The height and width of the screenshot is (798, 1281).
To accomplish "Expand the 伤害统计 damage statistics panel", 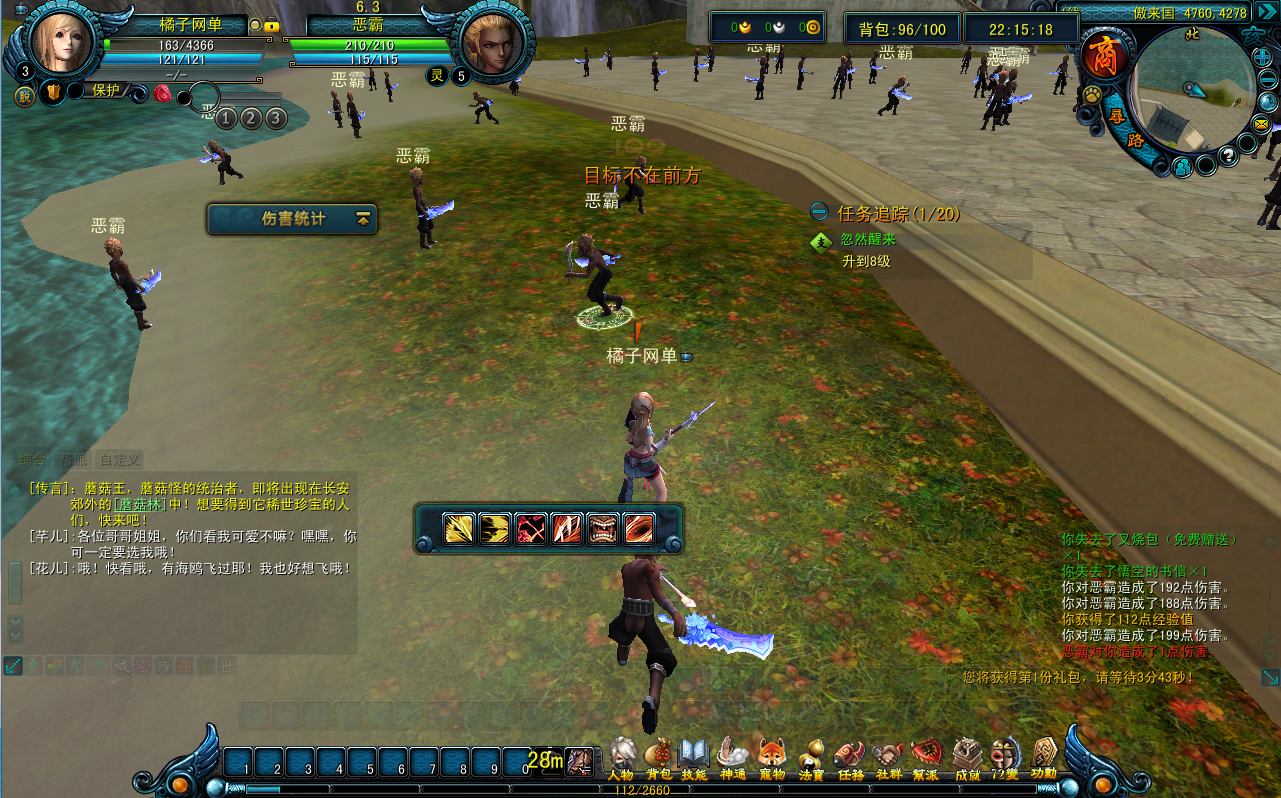I will click(363, 218).
